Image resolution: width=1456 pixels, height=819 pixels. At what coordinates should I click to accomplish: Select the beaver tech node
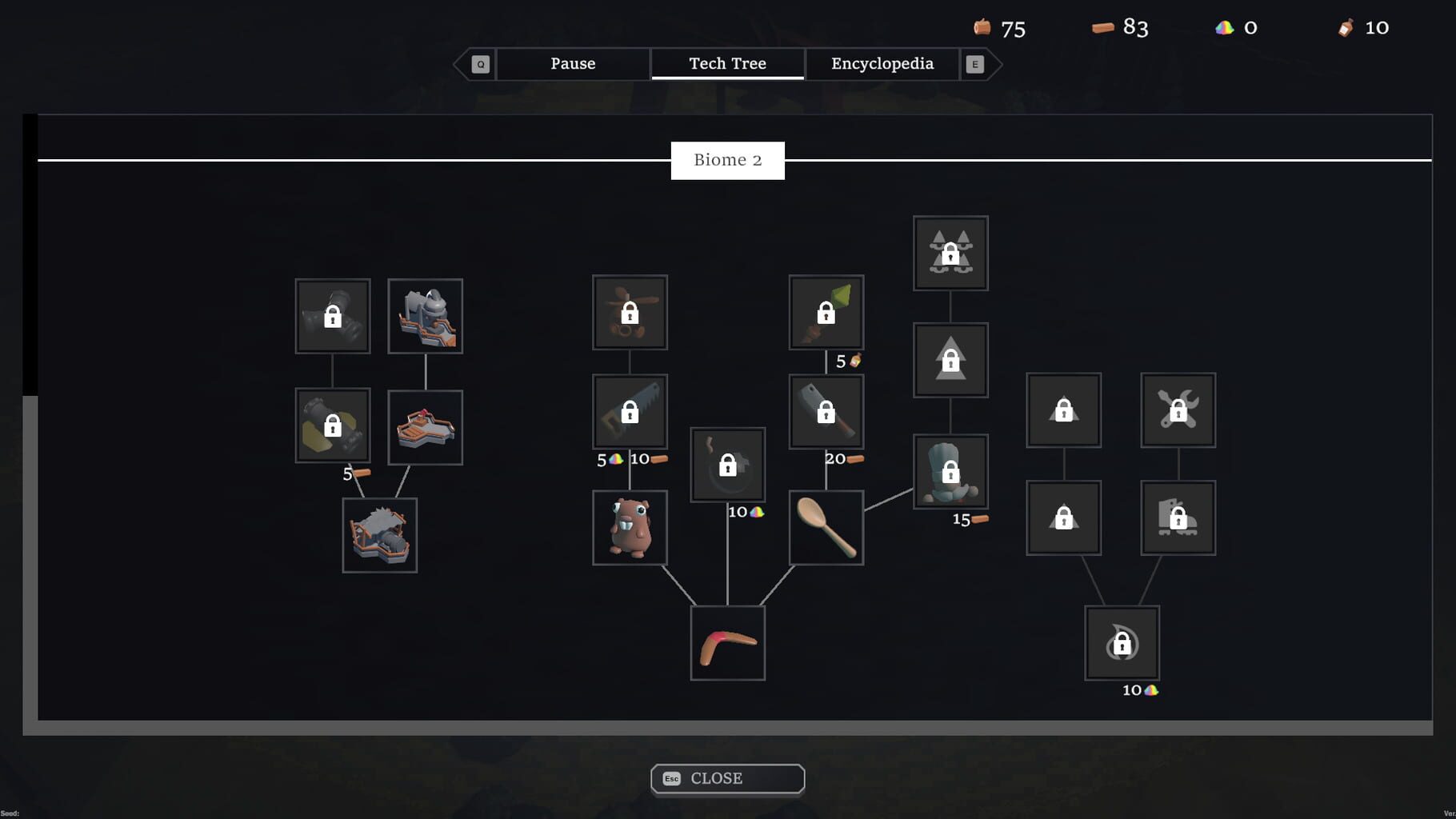pyautogui.click(x=630, y=528)
